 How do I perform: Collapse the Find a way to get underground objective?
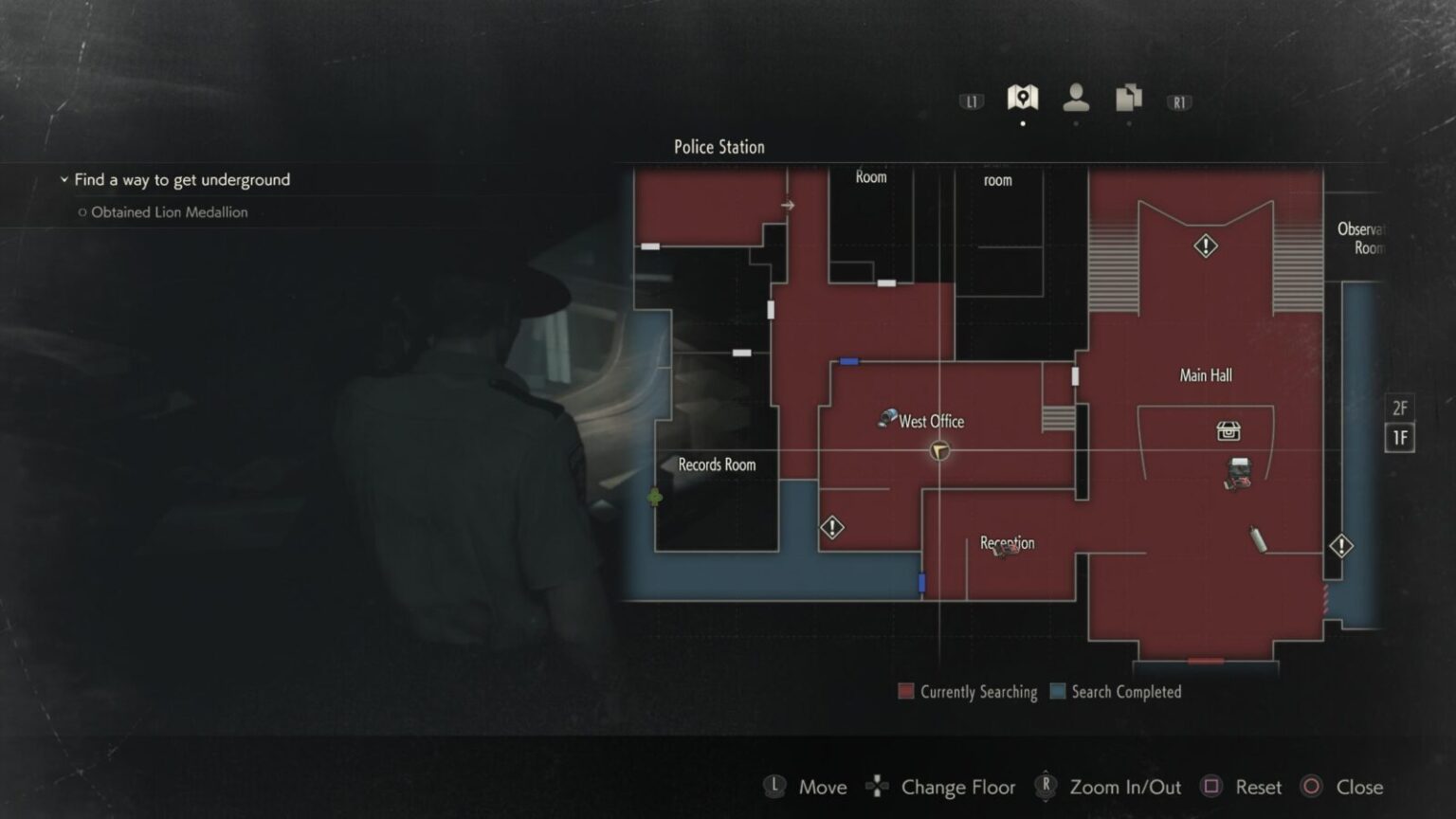pos(64,178)
